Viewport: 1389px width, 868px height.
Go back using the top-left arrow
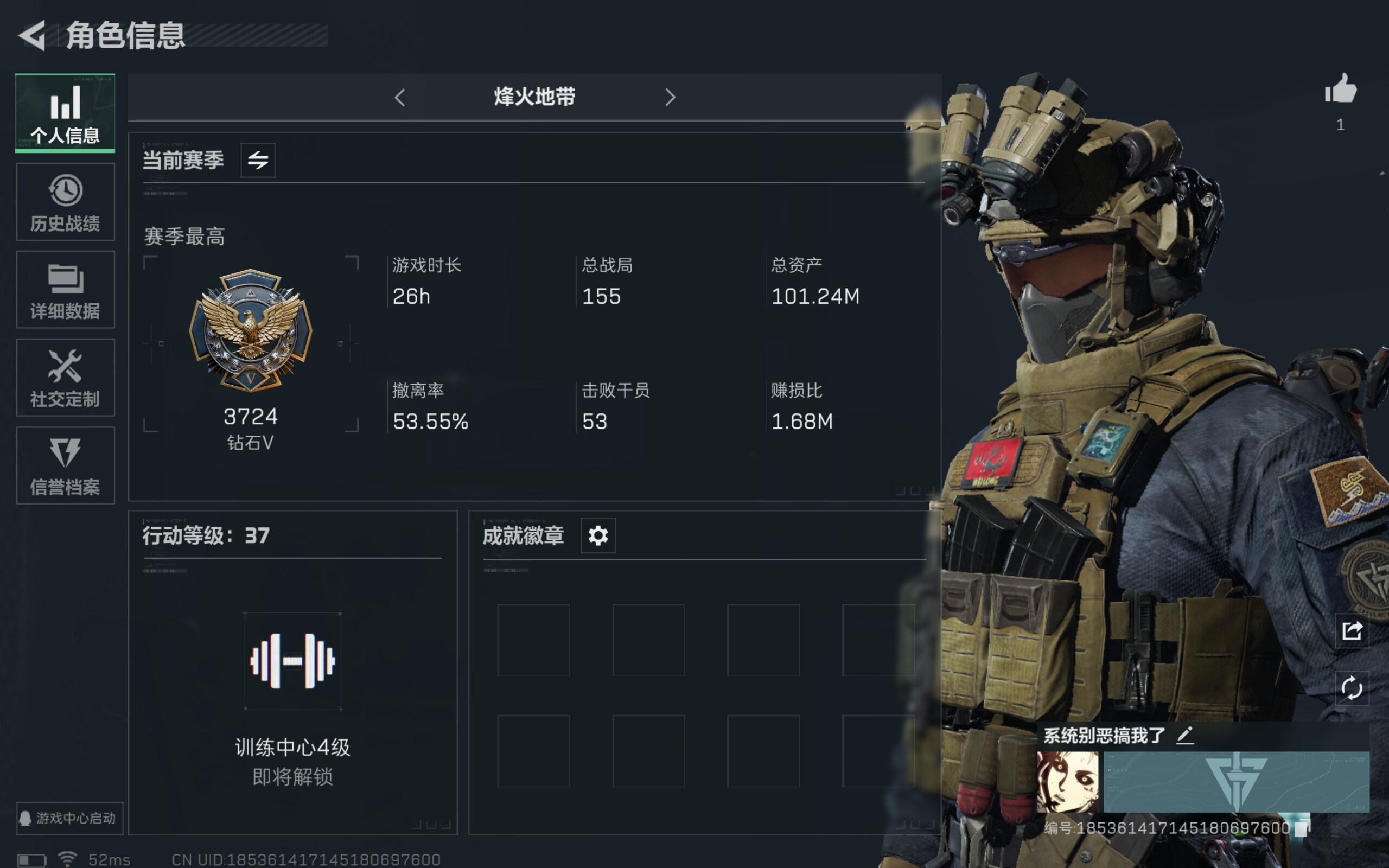pyautogui.click(x=32, y=36)
